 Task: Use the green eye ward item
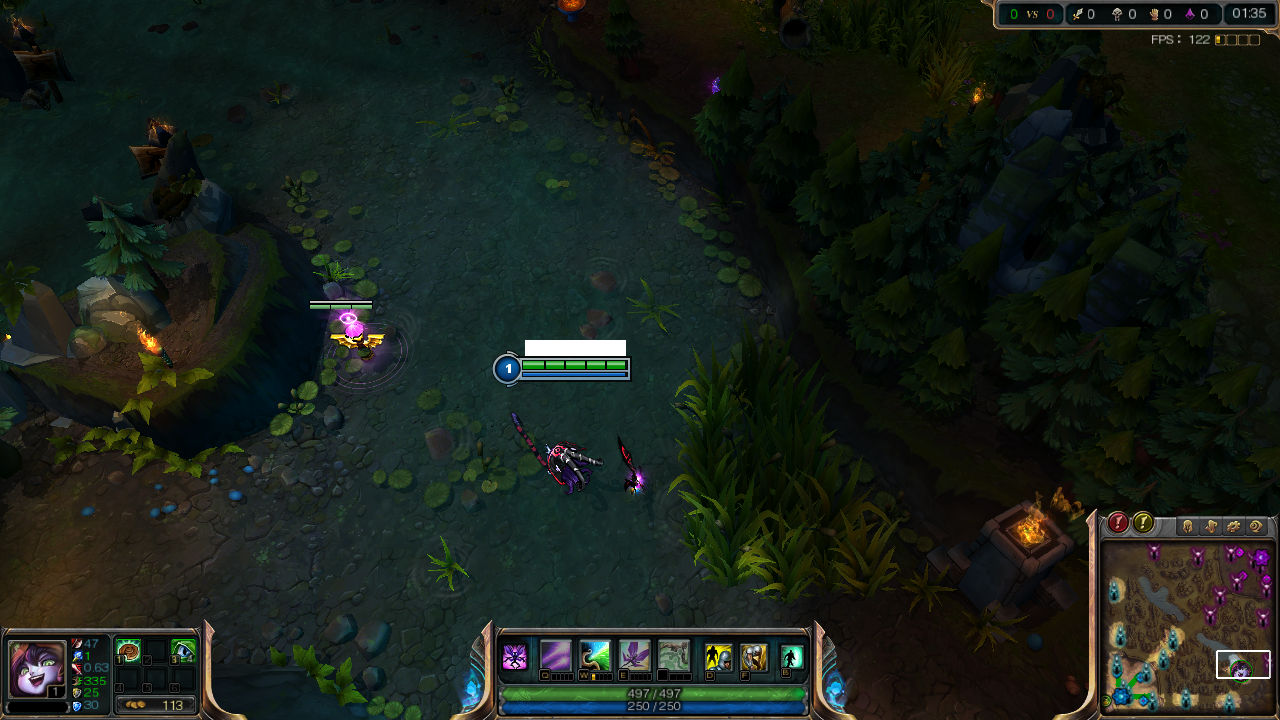click(182, 652)
